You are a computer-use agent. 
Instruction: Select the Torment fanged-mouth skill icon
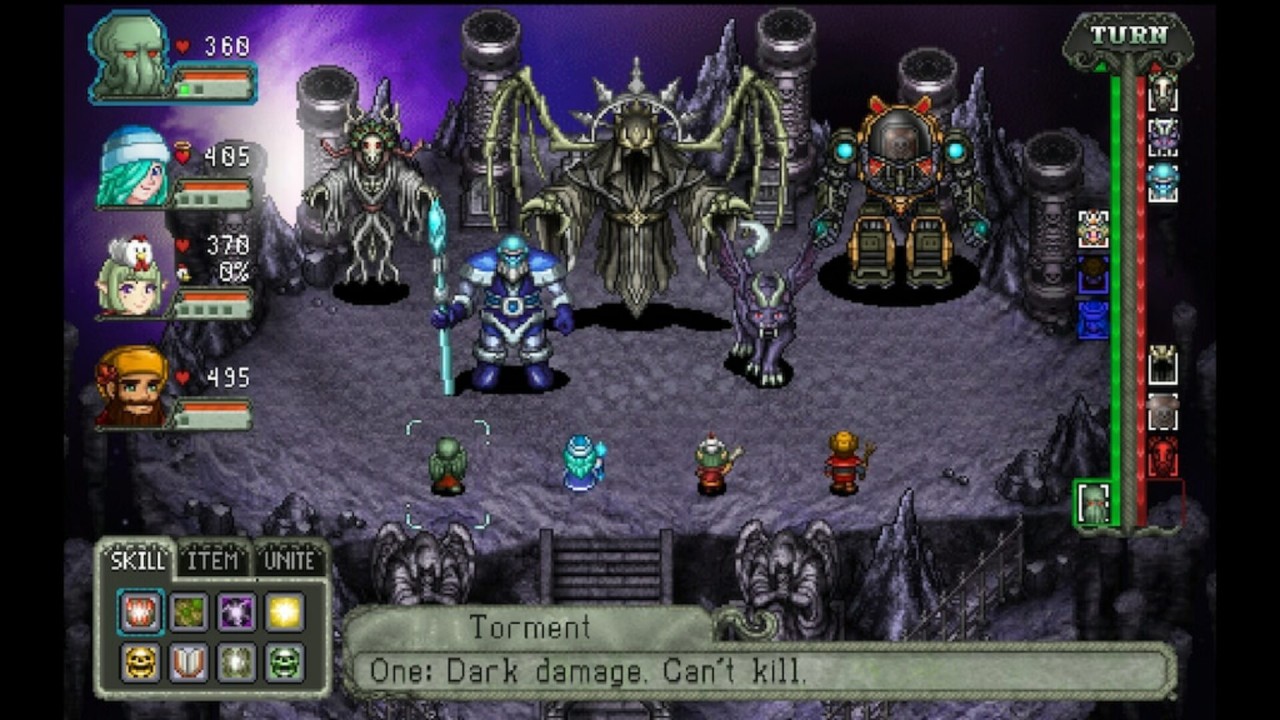(141, 612)
